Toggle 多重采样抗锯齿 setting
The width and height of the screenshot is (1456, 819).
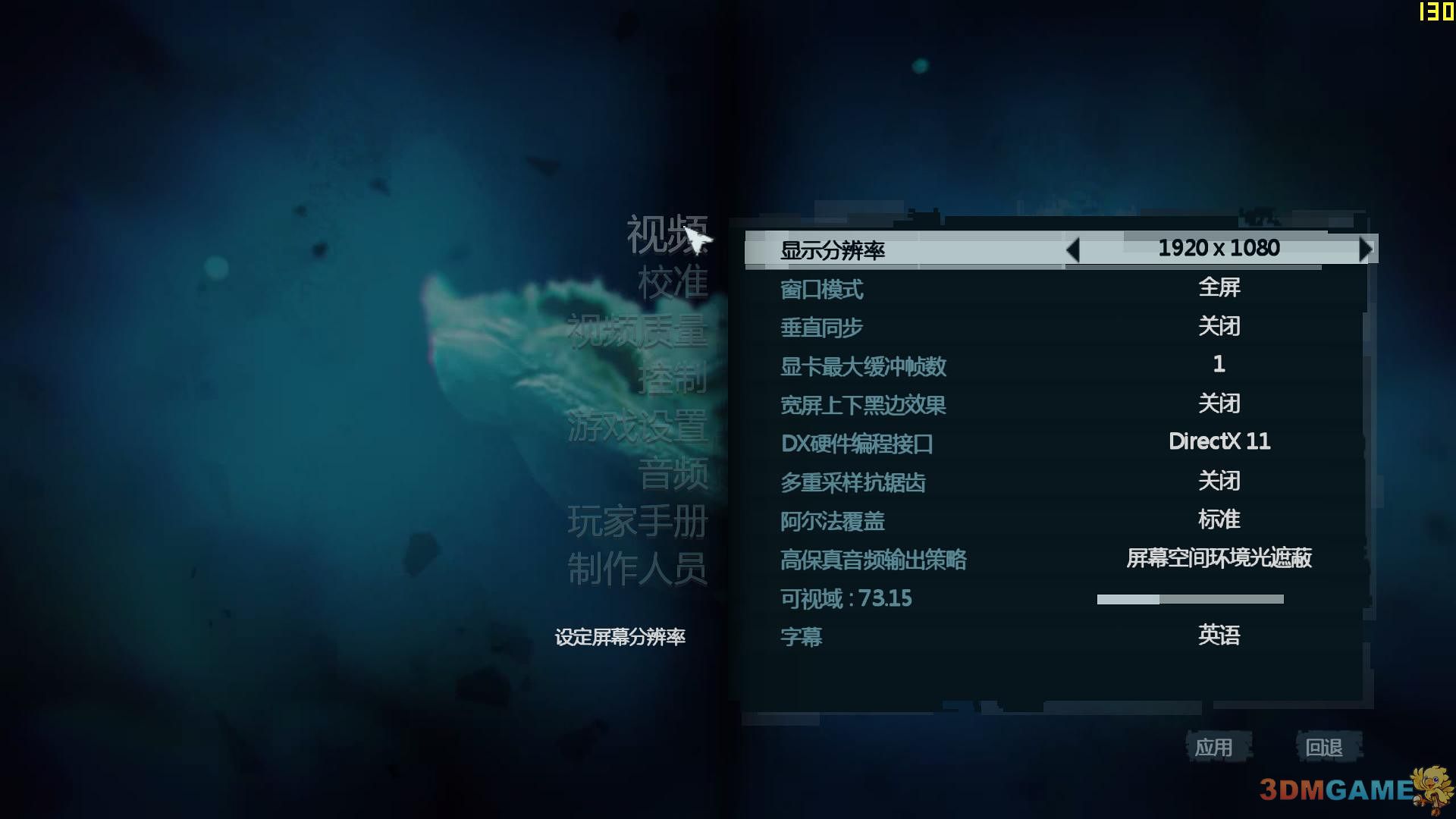click(1220, 481)
